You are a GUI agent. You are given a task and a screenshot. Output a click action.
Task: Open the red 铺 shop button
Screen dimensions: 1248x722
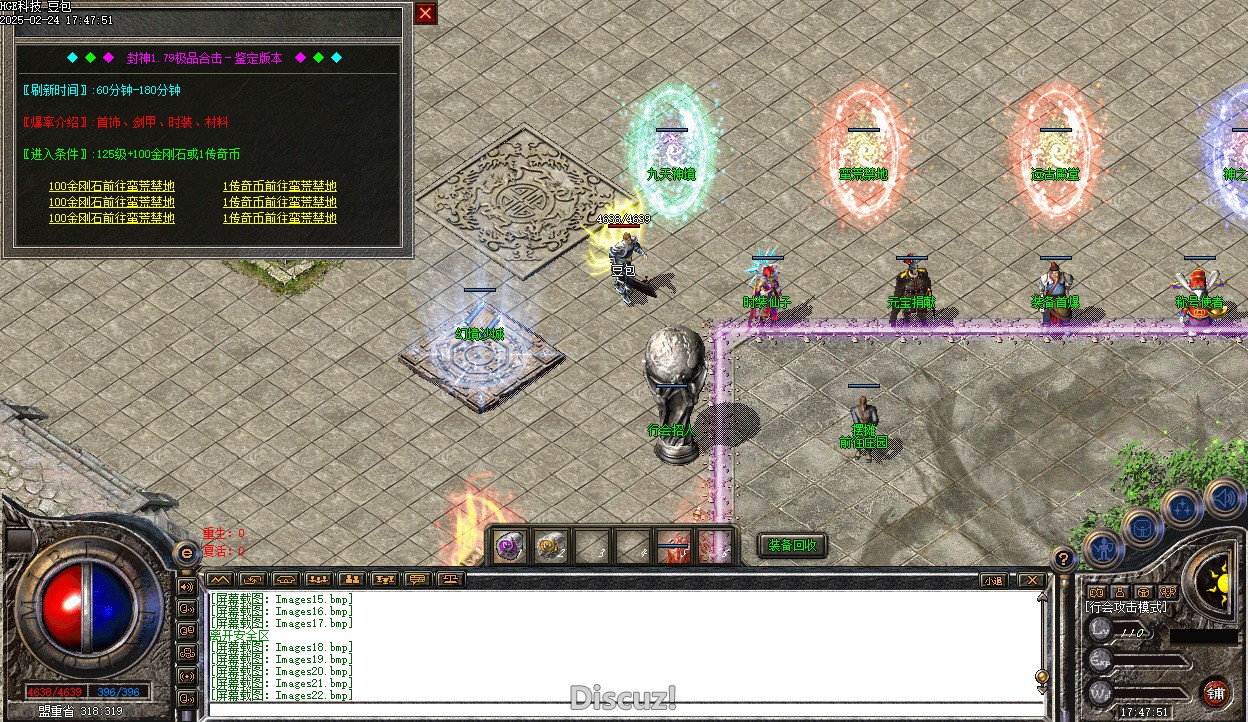[1216, 693]
